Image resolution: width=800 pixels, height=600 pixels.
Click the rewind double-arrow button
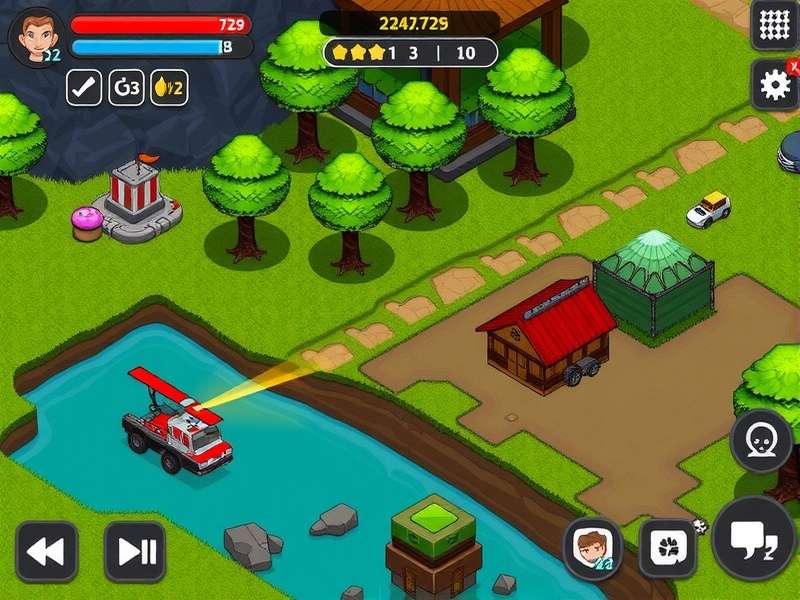click(x=46, y=551)
